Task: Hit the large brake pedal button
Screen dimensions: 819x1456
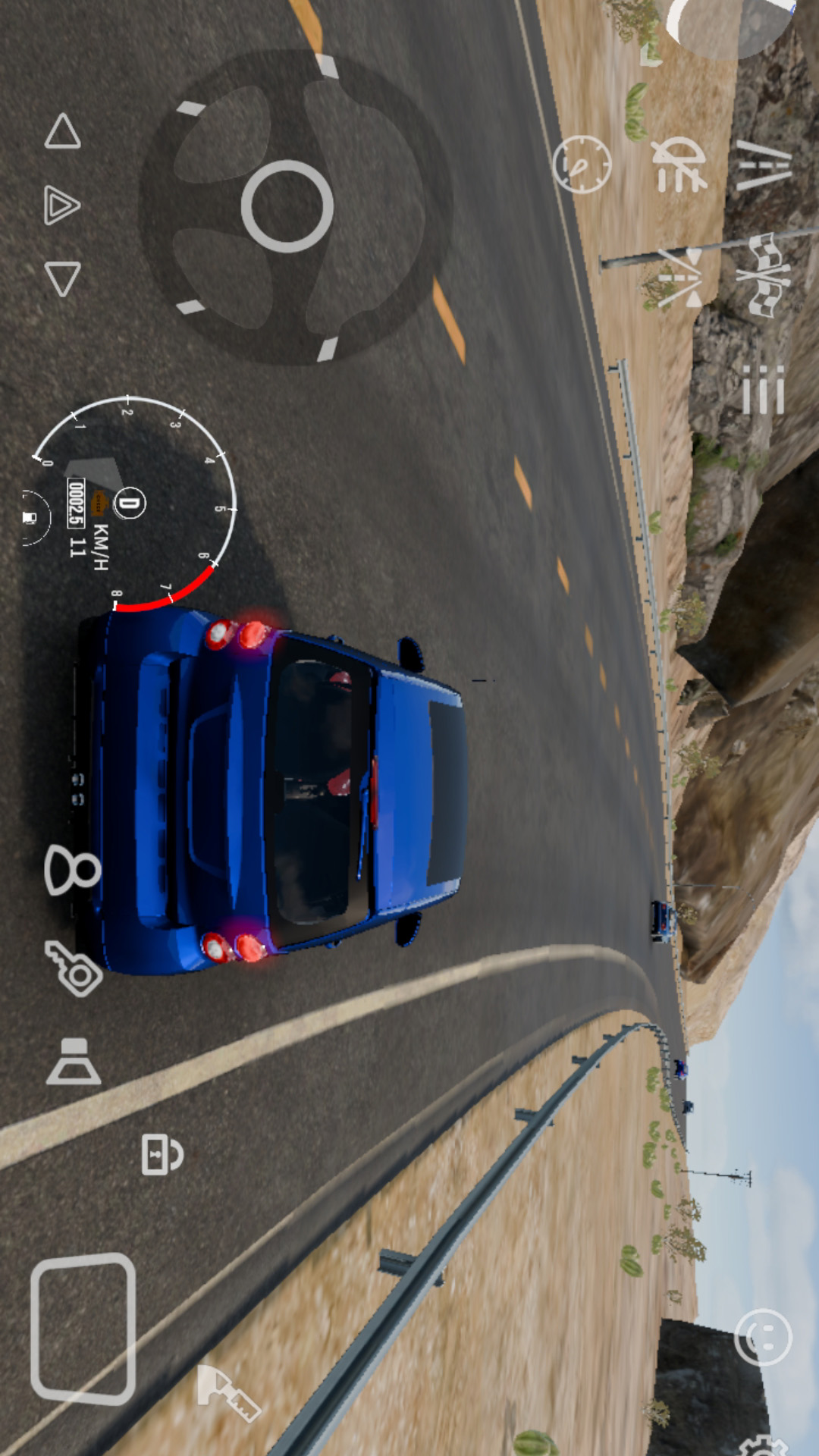Action: [83, 1327]
